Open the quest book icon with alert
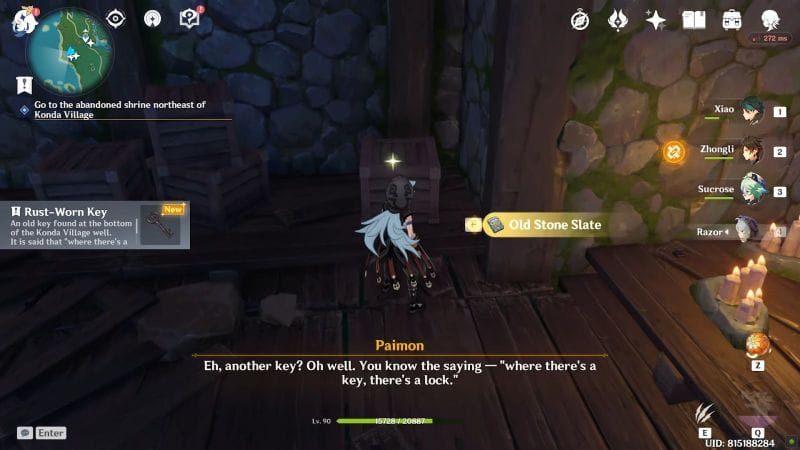This screenshot has width=800, height=450. (189, 18)
